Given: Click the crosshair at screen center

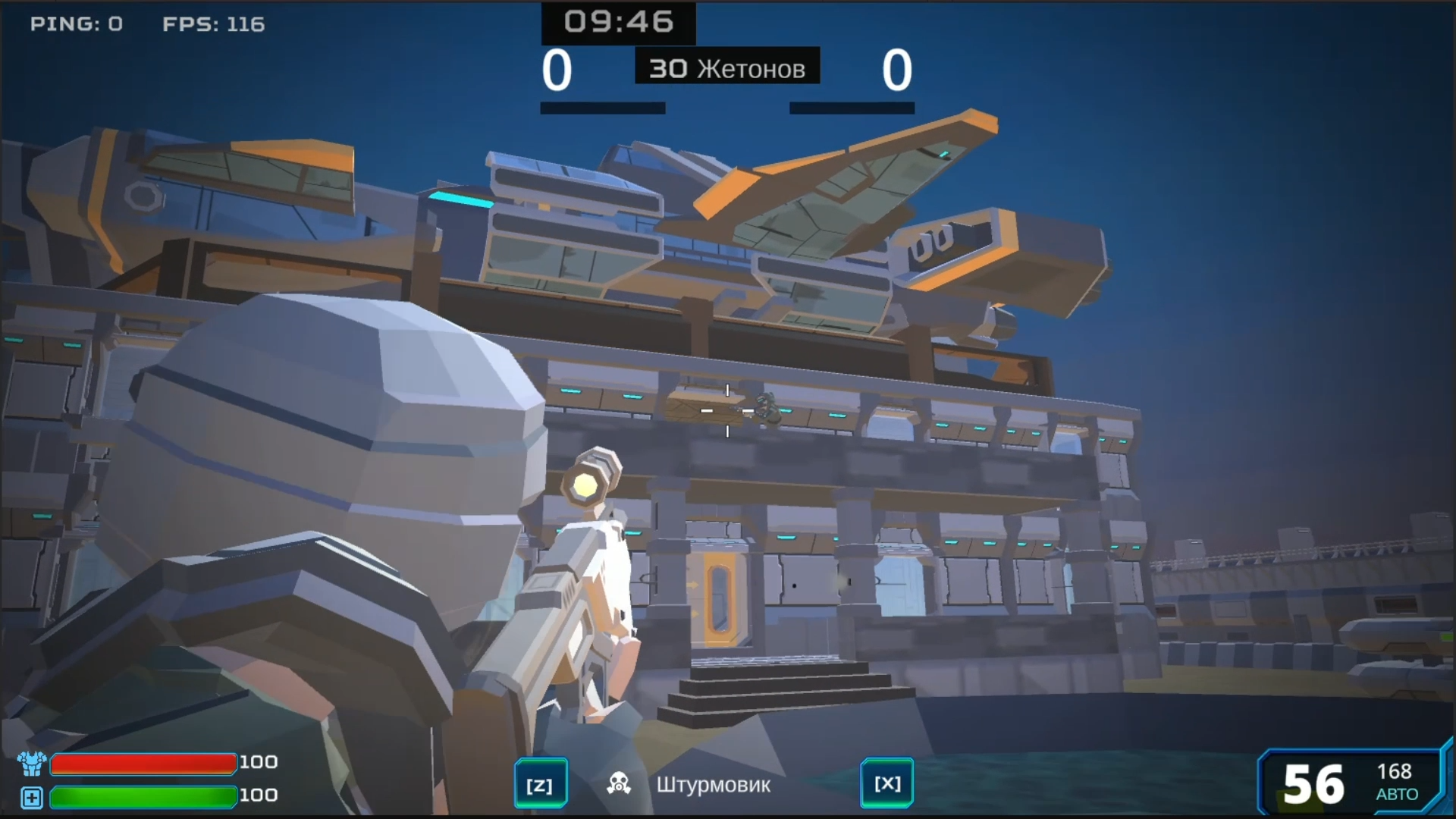Looking at the screenshot, I should pyautogui.click(x=727, y=409).
